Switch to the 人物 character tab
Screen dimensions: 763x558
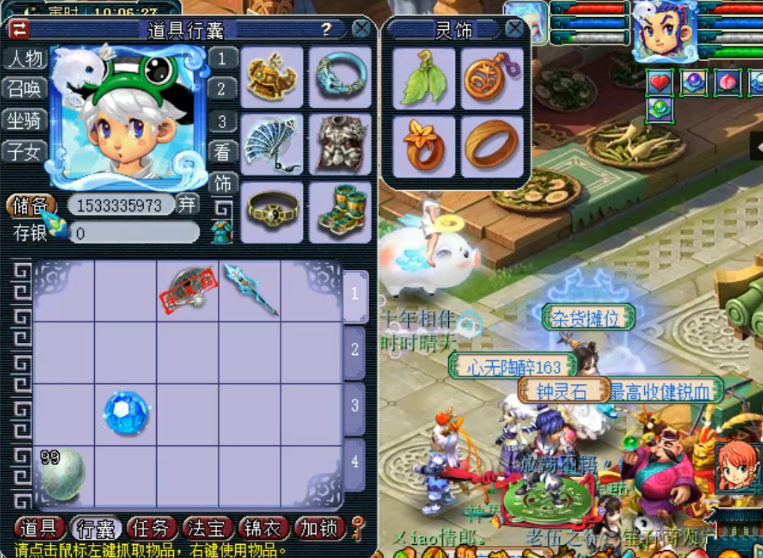pos(25,59)
